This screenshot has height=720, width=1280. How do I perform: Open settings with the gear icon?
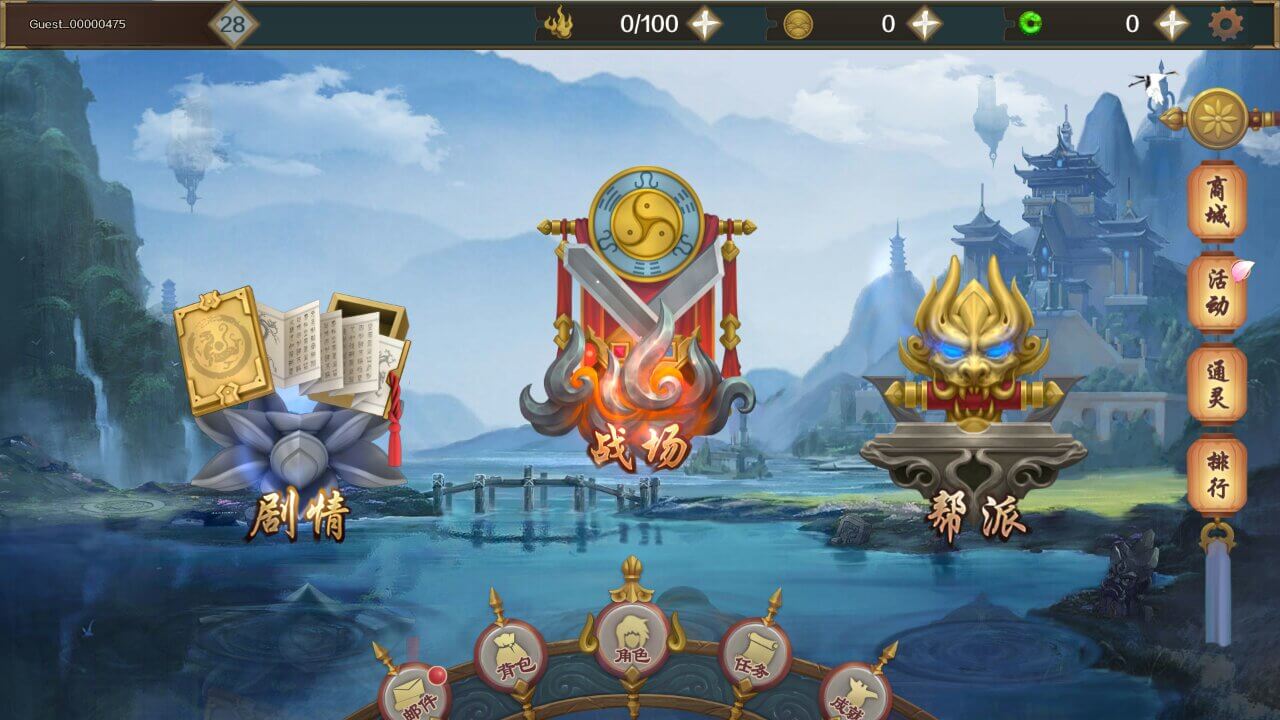click(x=1226, y=24)
